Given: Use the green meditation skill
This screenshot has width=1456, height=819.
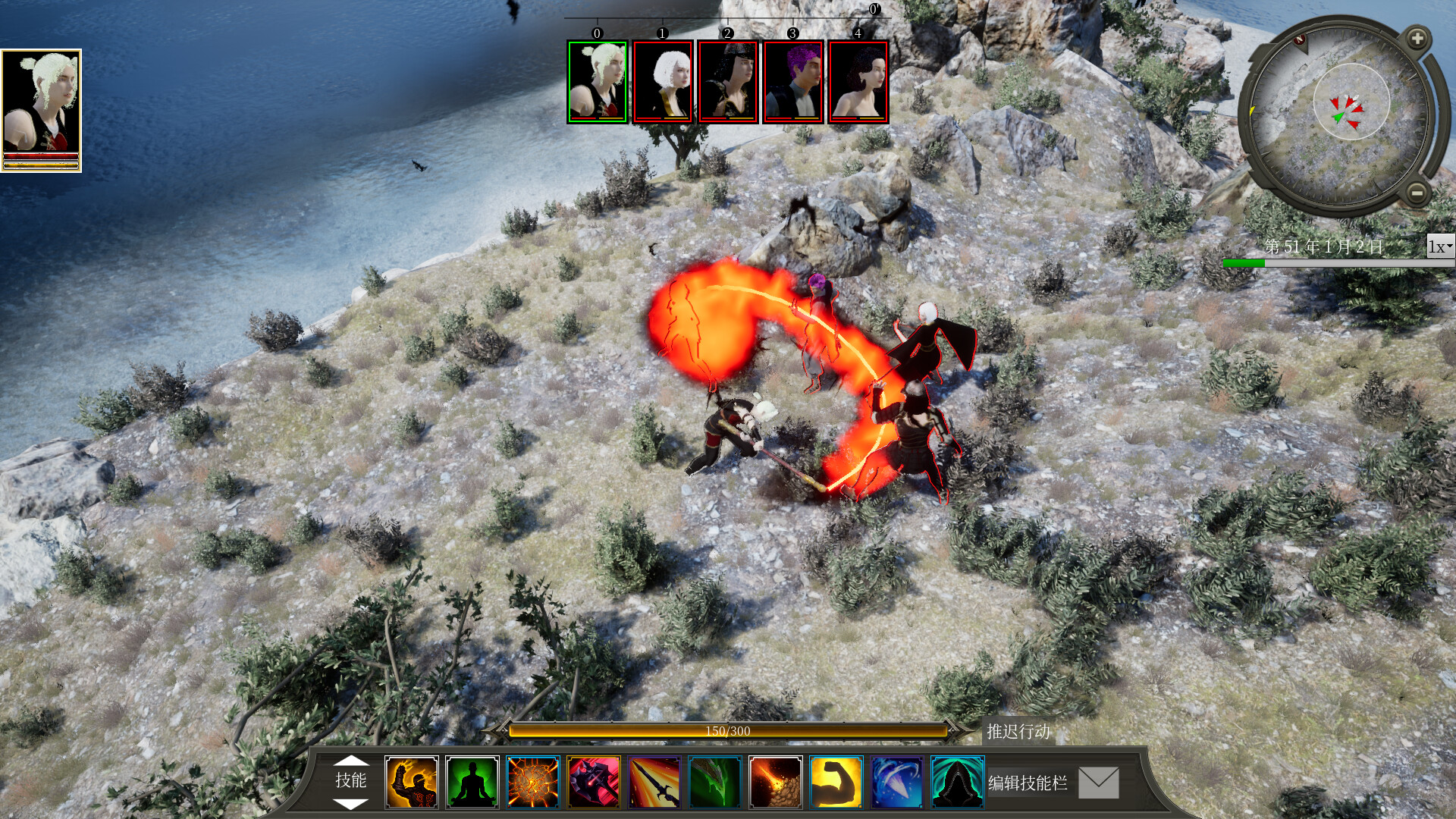Looking at the screenshot, I should click(472, 782).
